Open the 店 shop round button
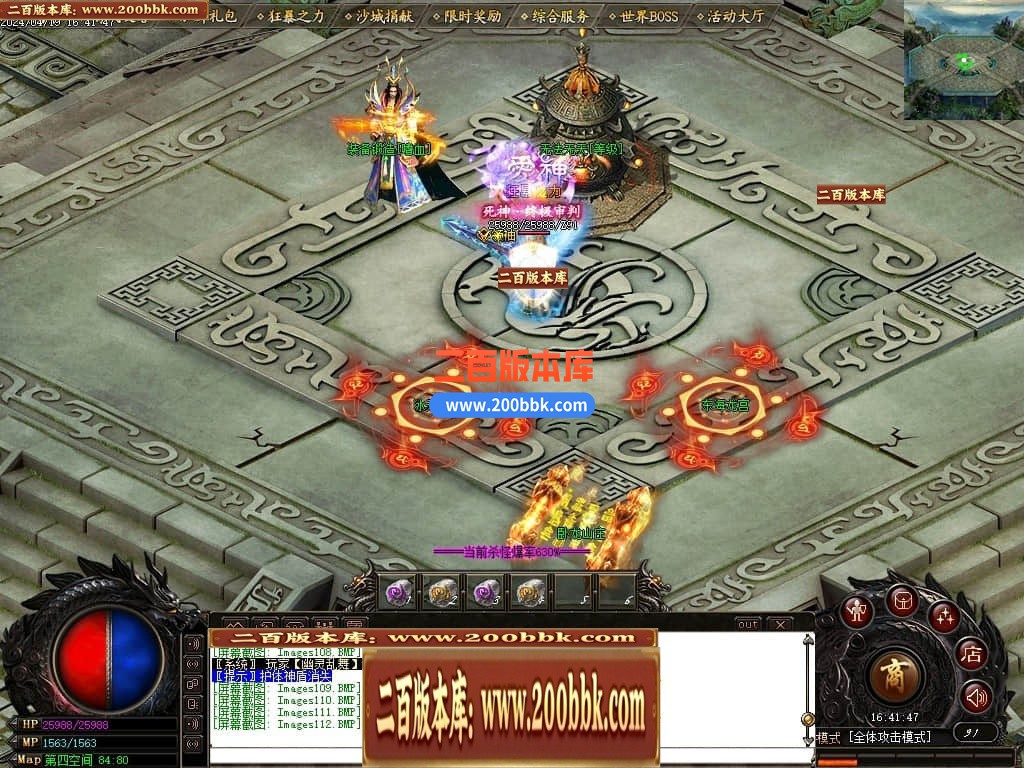This screenshot has width=1024, height=768. (971, 655)
